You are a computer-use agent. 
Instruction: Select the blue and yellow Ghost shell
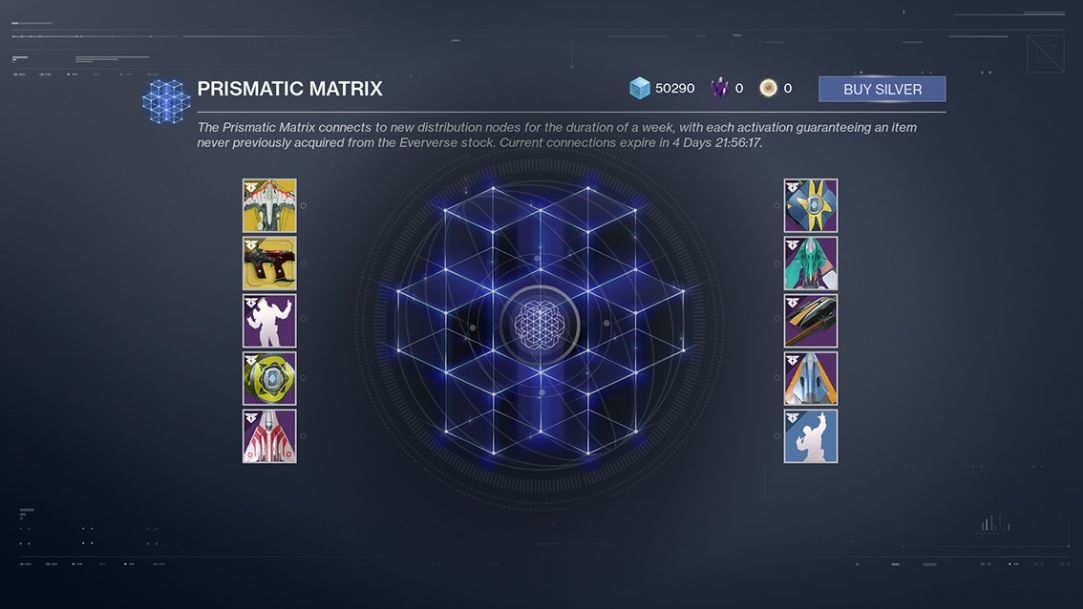click(x=811, y=206)
